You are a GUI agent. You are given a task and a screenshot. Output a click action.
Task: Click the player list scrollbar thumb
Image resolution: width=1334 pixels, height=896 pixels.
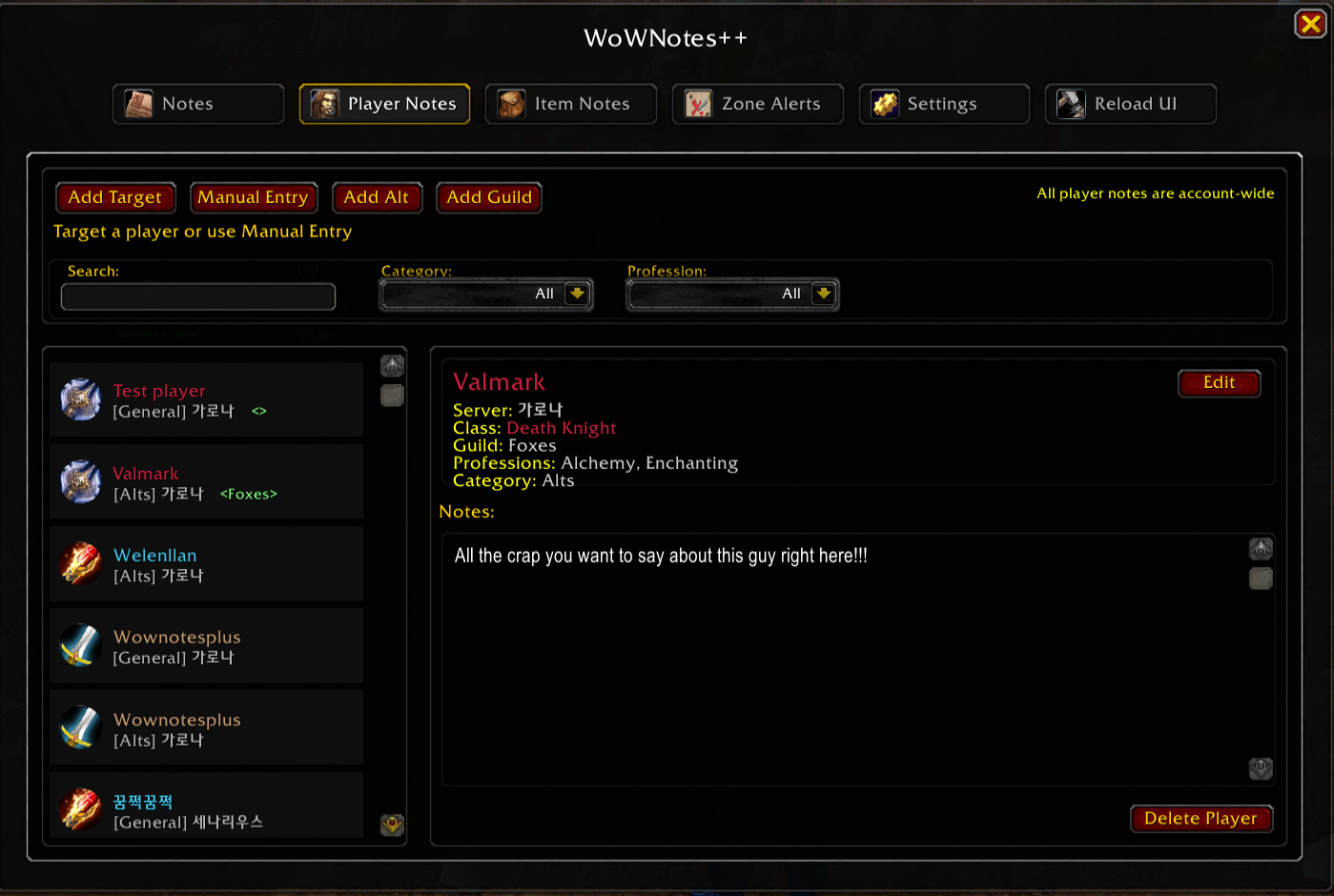391,395
